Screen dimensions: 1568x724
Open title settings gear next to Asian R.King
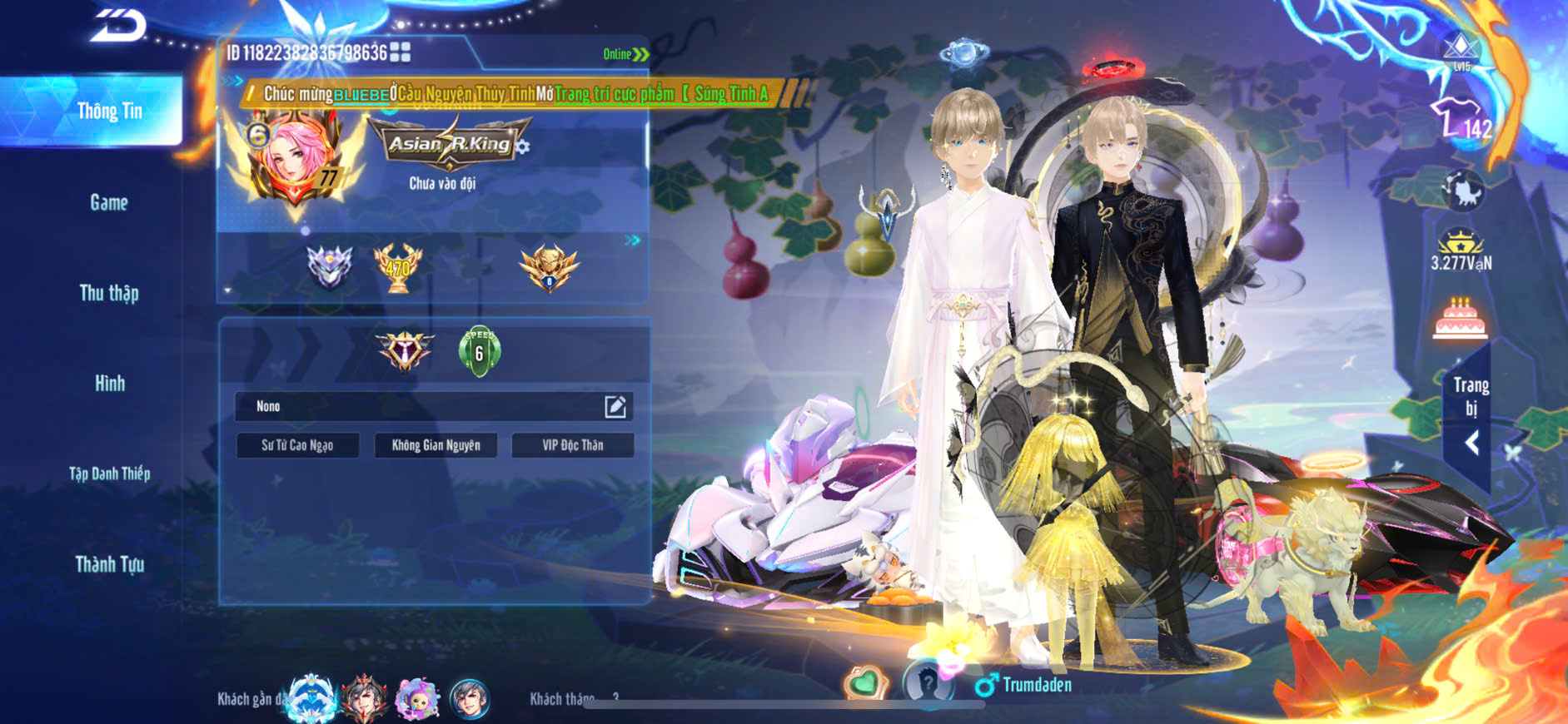523,147
